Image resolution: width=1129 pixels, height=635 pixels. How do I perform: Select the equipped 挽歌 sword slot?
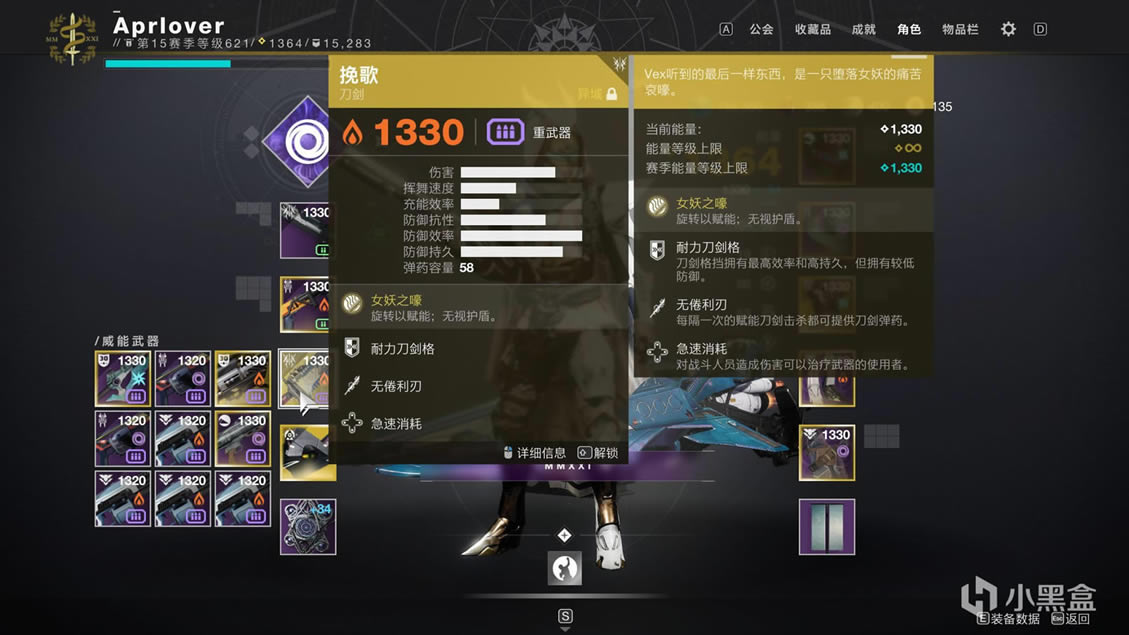(304, 378)
